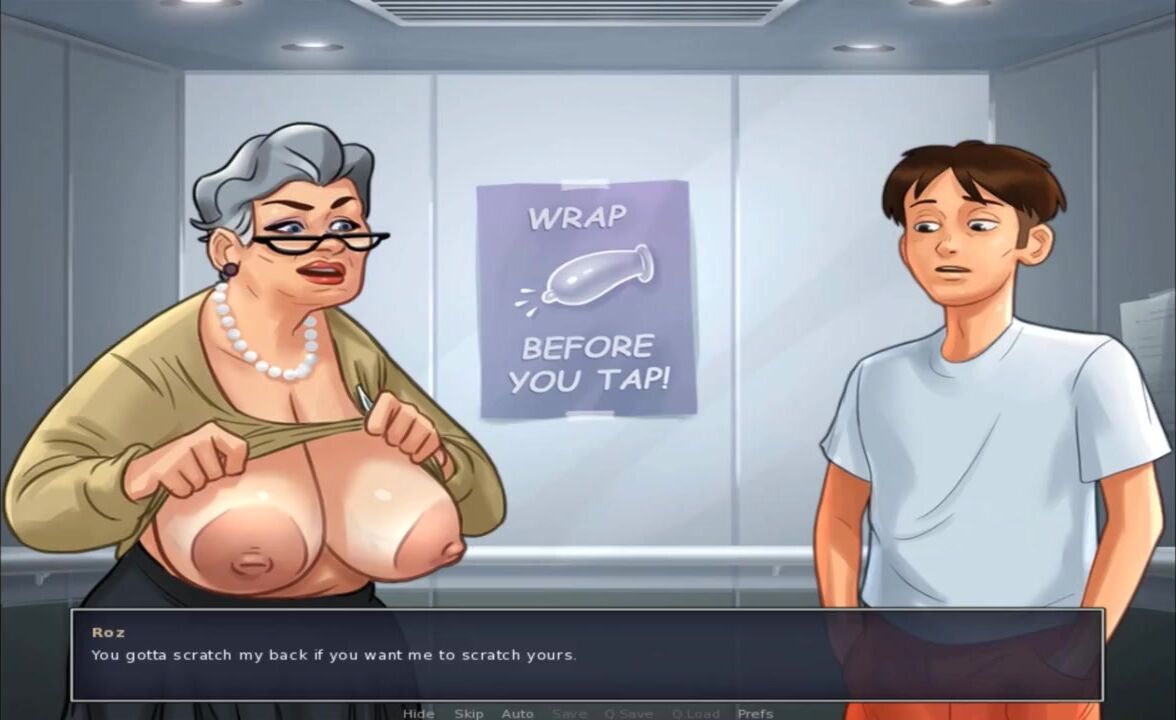The width and height of the screenshot is (1176, 720).
Task: Hide the dialogue interface
Action: coord(418,713)
